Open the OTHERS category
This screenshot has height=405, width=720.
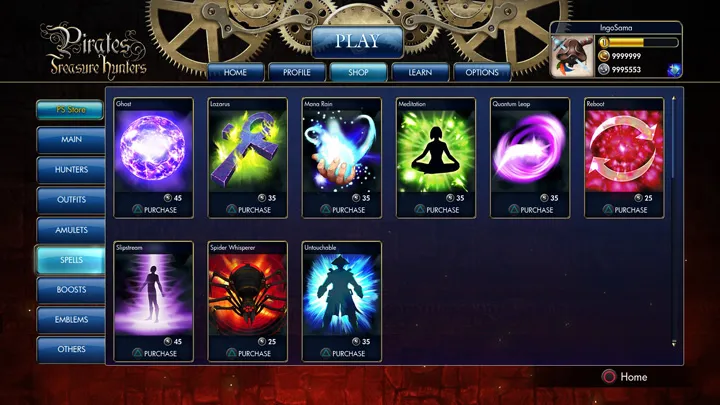71,350
